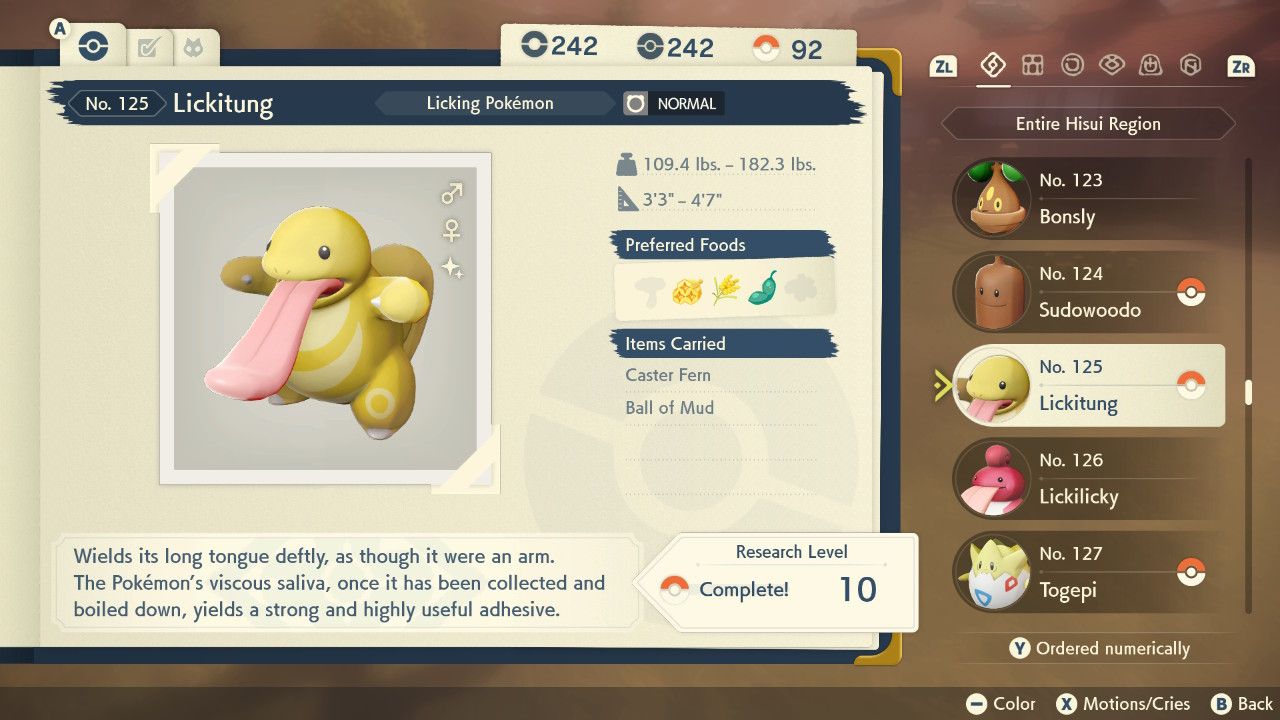Select the Entire Hisui Region filter icon

click(992, 65)
